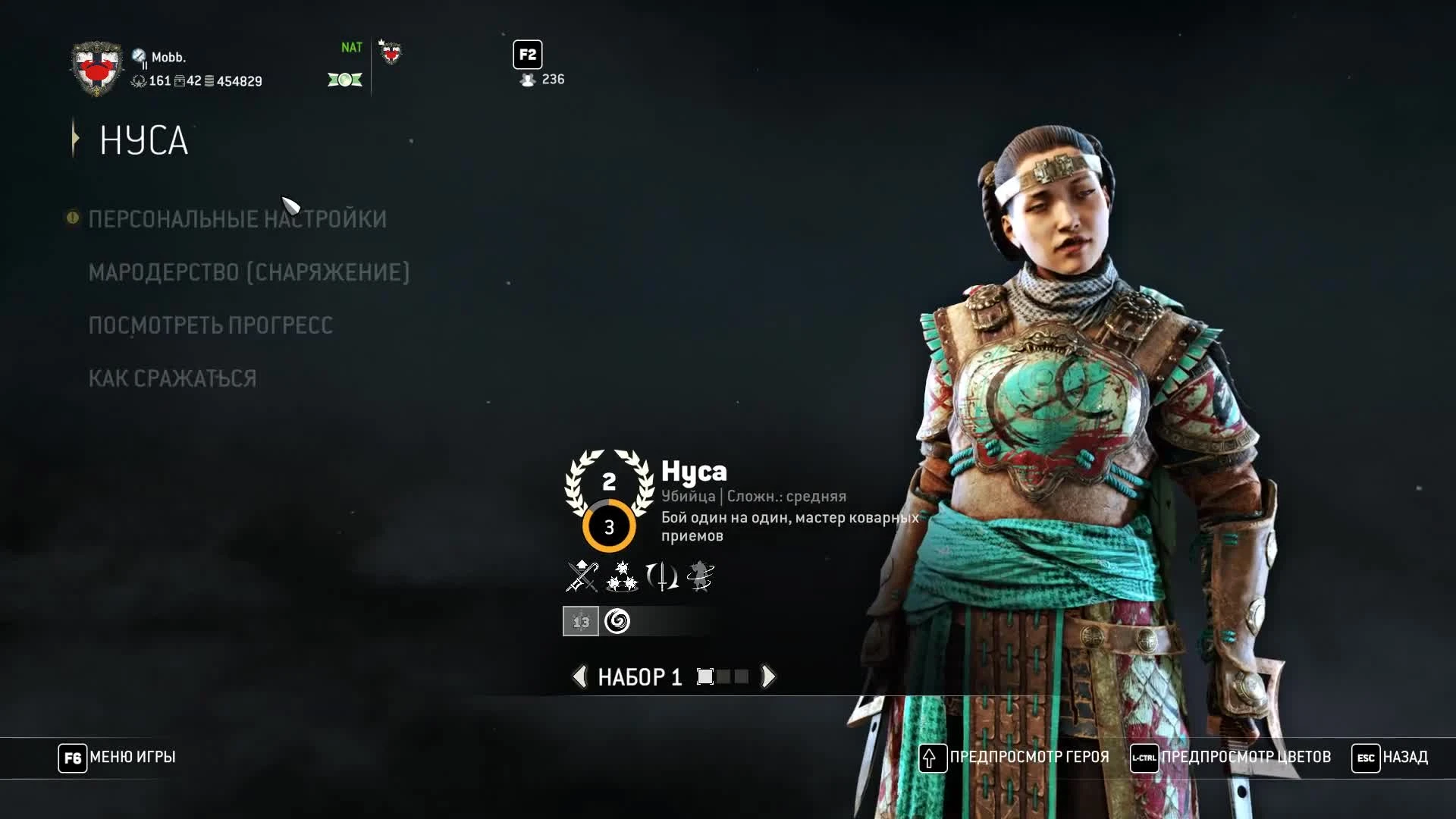Select the caltrops feat icon
Screen dimensions: 1456x819
pyautogui.click(x=622, y=576)
